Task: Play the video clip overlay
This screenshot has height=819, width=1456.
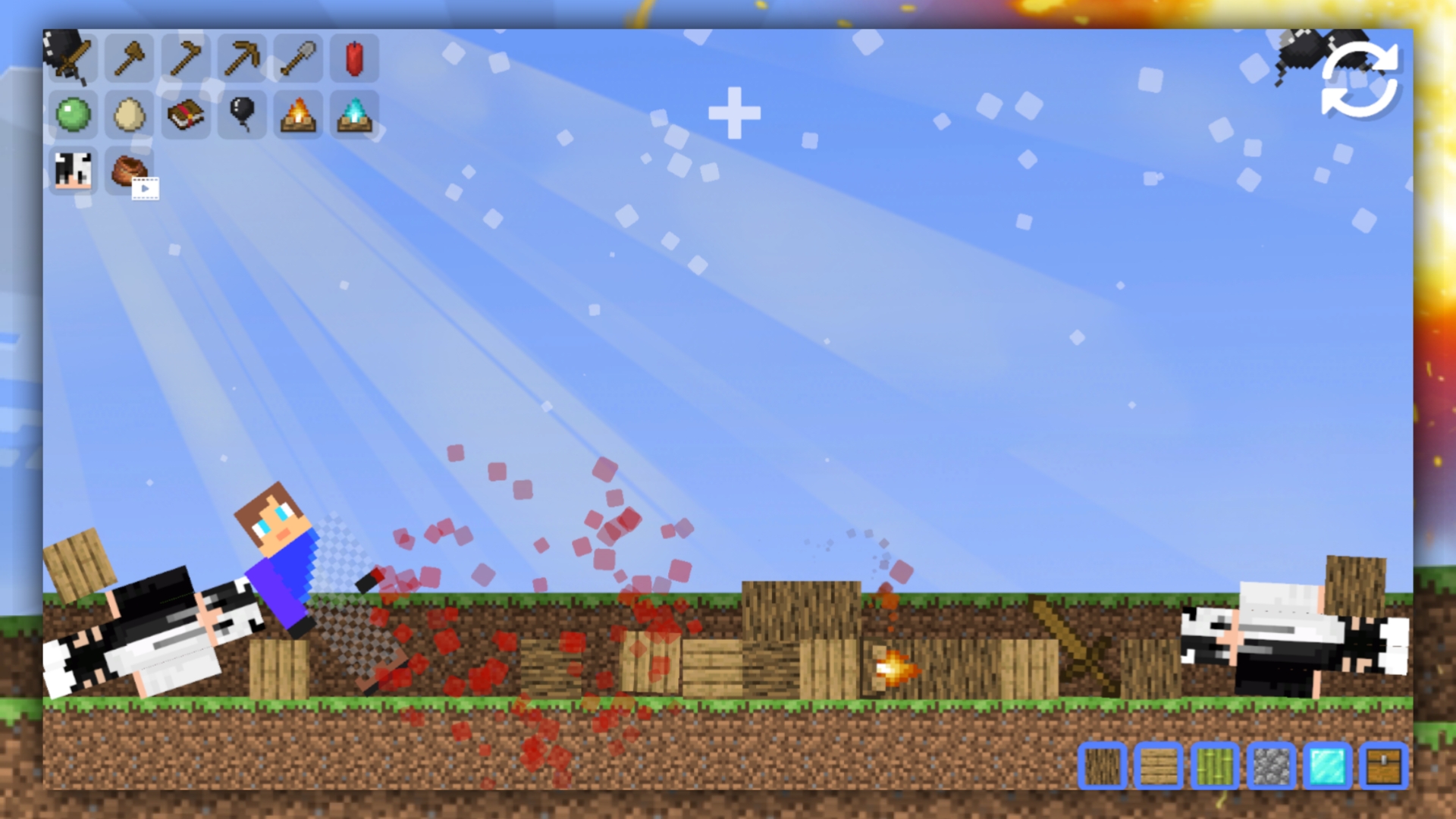Action: [x=144, y=190]
